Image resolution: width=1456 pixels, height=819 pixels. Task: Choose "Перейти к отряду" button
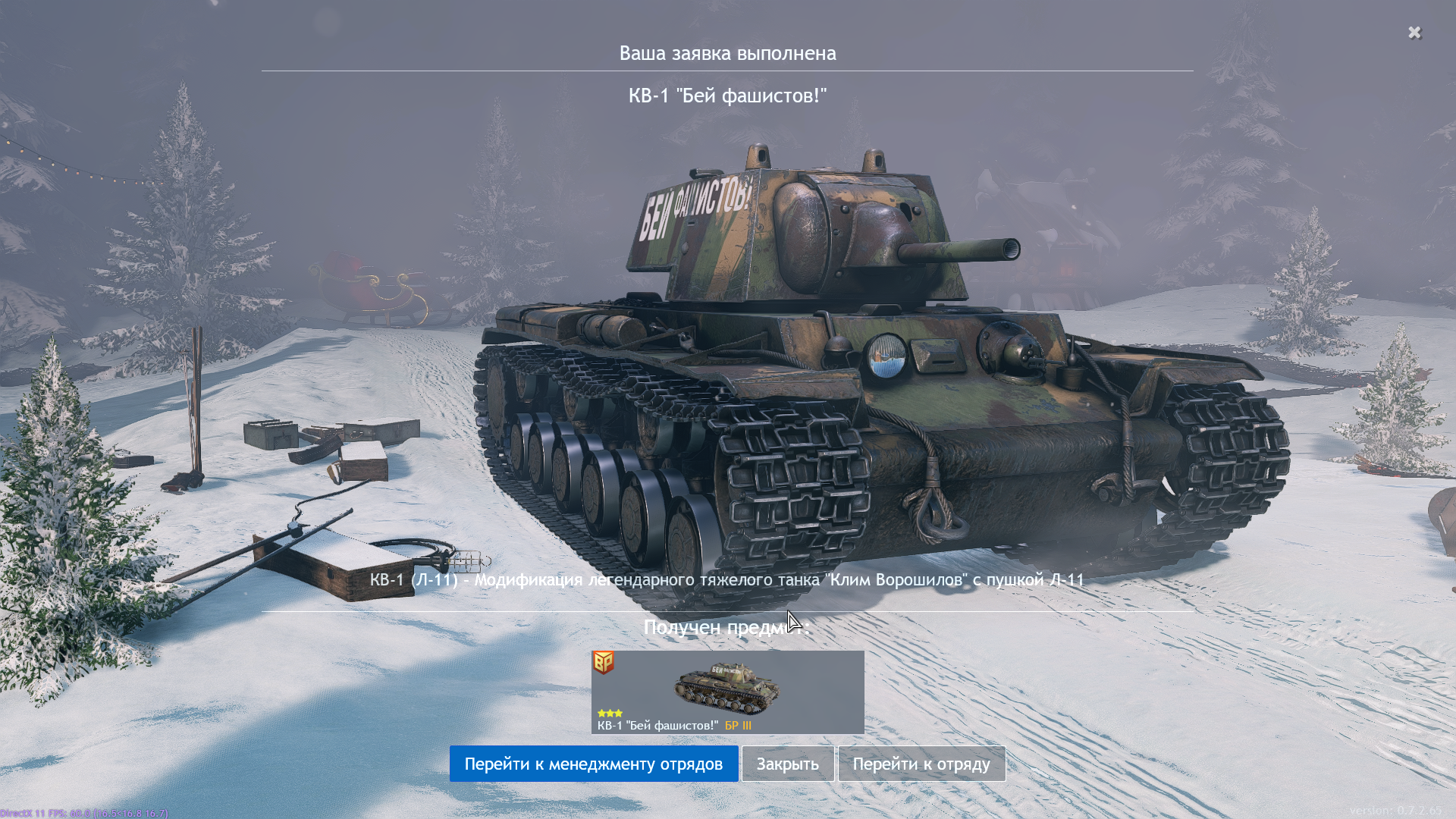click(x=921, y=764)
